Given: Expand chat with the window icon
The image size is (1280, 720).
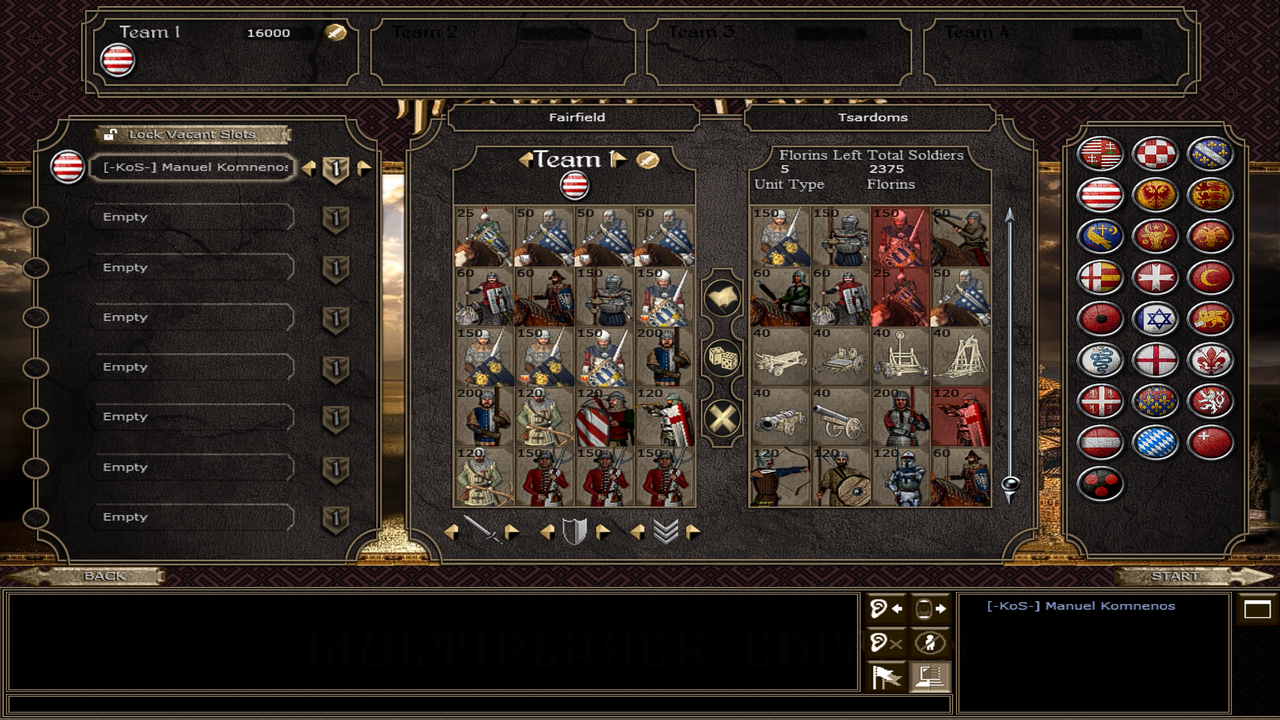Looking at the screenshot, I should [1257, 609].
